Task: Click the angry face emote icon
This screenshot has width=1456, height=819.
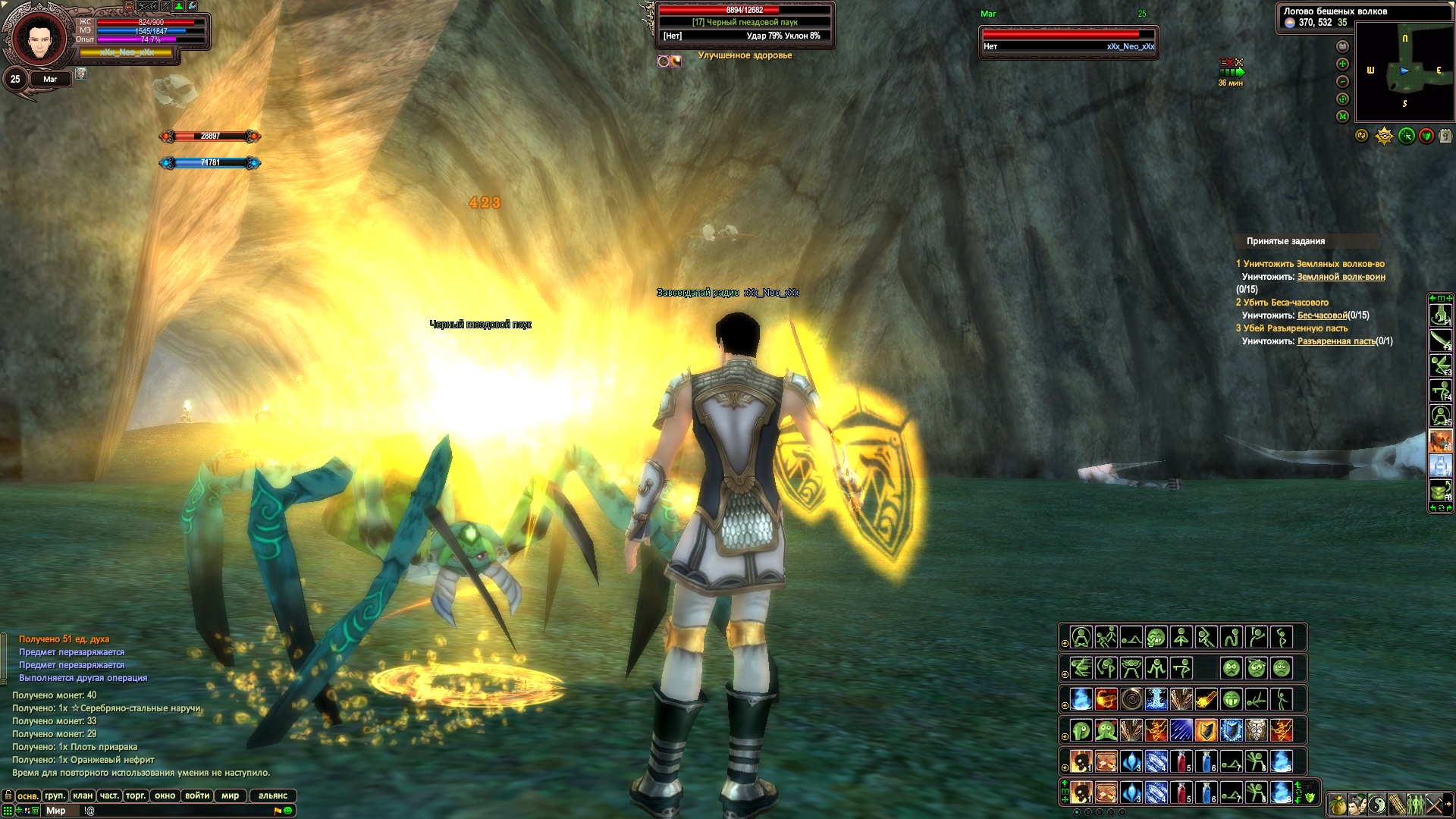Action: pyautogui.click(x=1232, y=668)
